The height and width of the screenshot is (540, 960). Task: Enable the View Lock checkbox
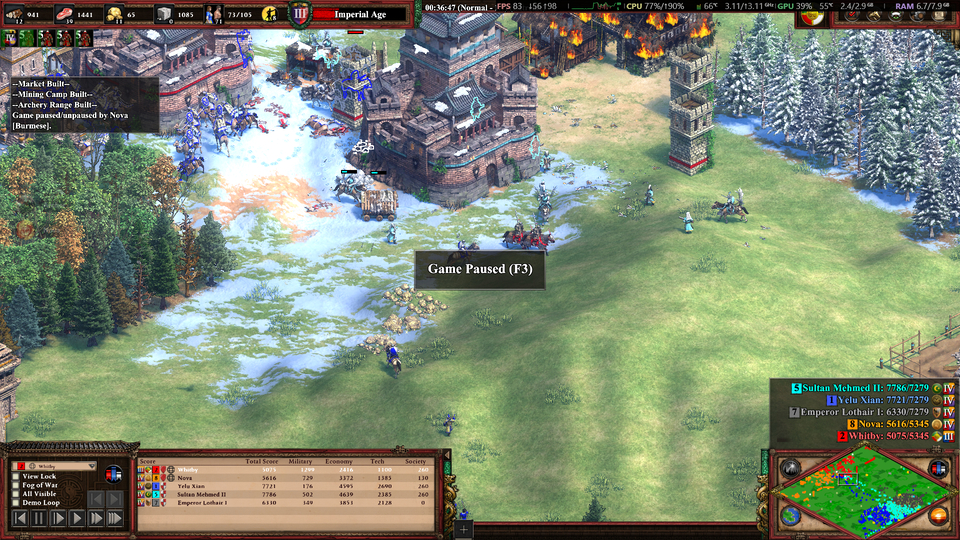pos(16,477)
